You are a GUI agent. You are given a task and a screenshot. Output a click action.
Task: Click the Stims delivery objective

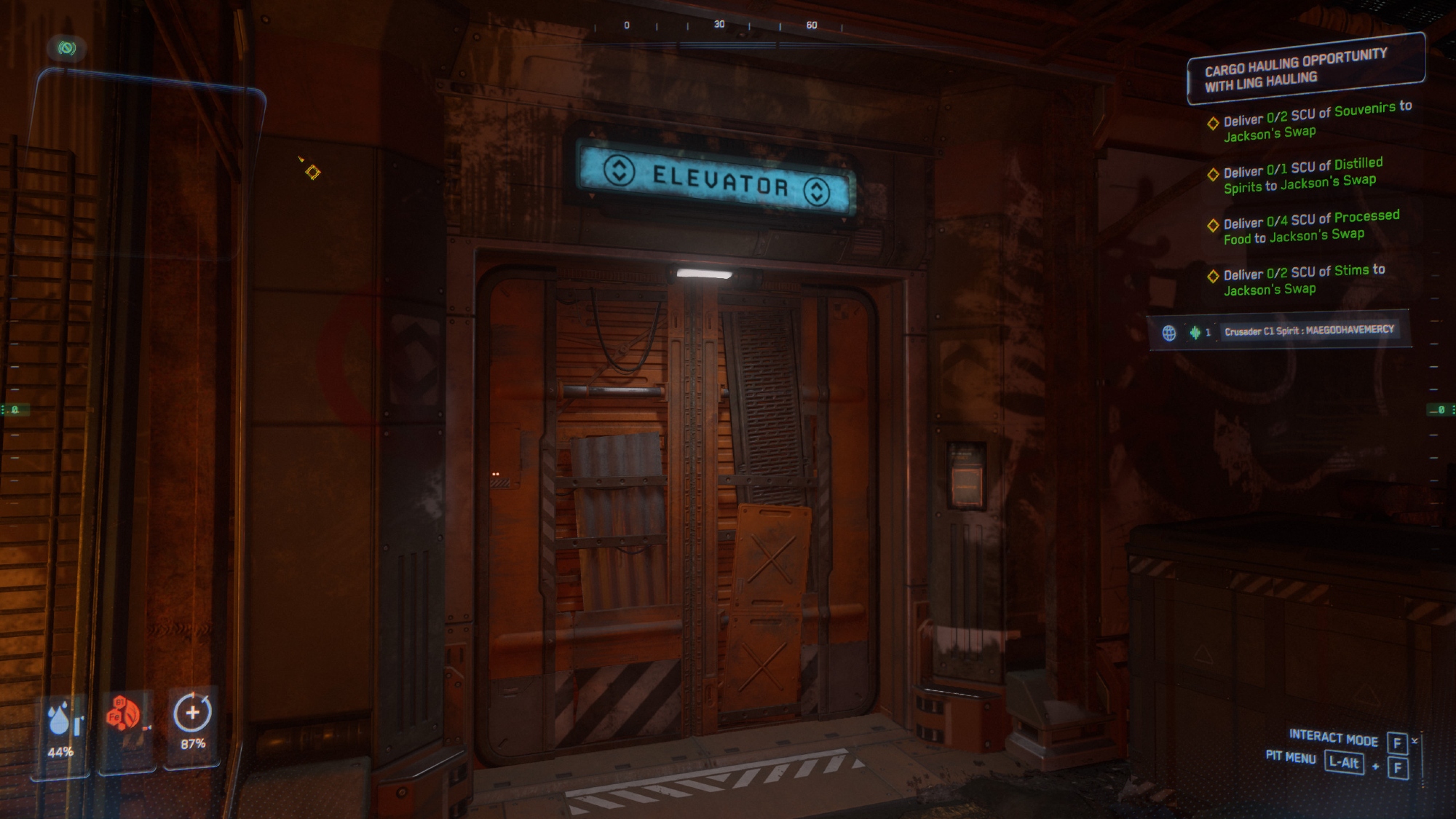[x=1303, y=280]
